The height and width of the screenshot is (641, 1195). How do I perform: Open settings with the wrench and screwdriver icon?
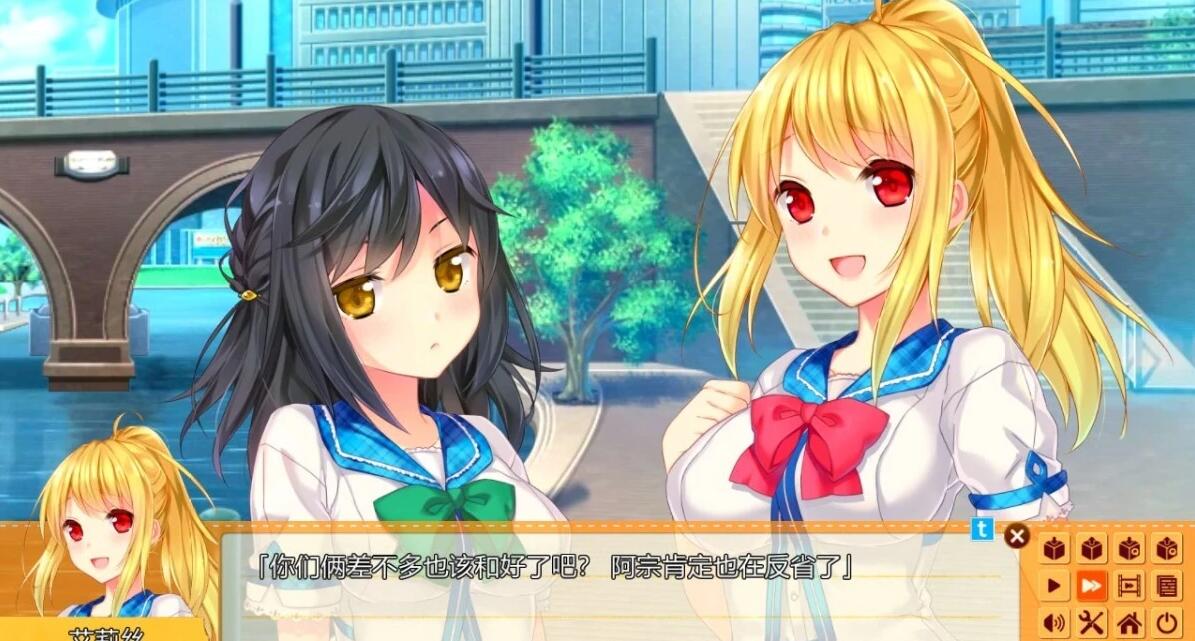[1092, 622]
